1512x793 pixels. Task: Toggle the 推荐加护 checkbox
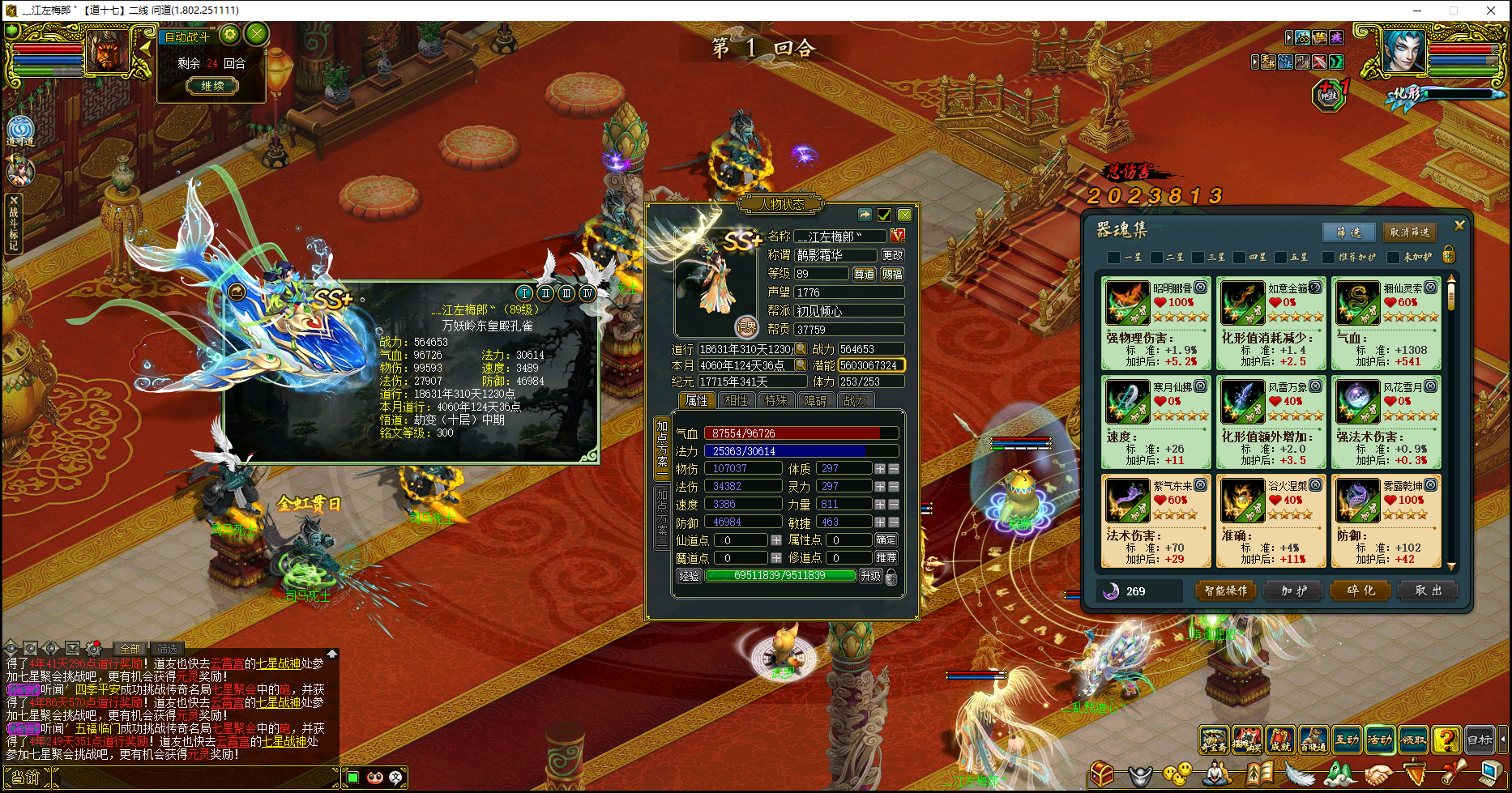pyautogui.click(x=1328, y=258)
